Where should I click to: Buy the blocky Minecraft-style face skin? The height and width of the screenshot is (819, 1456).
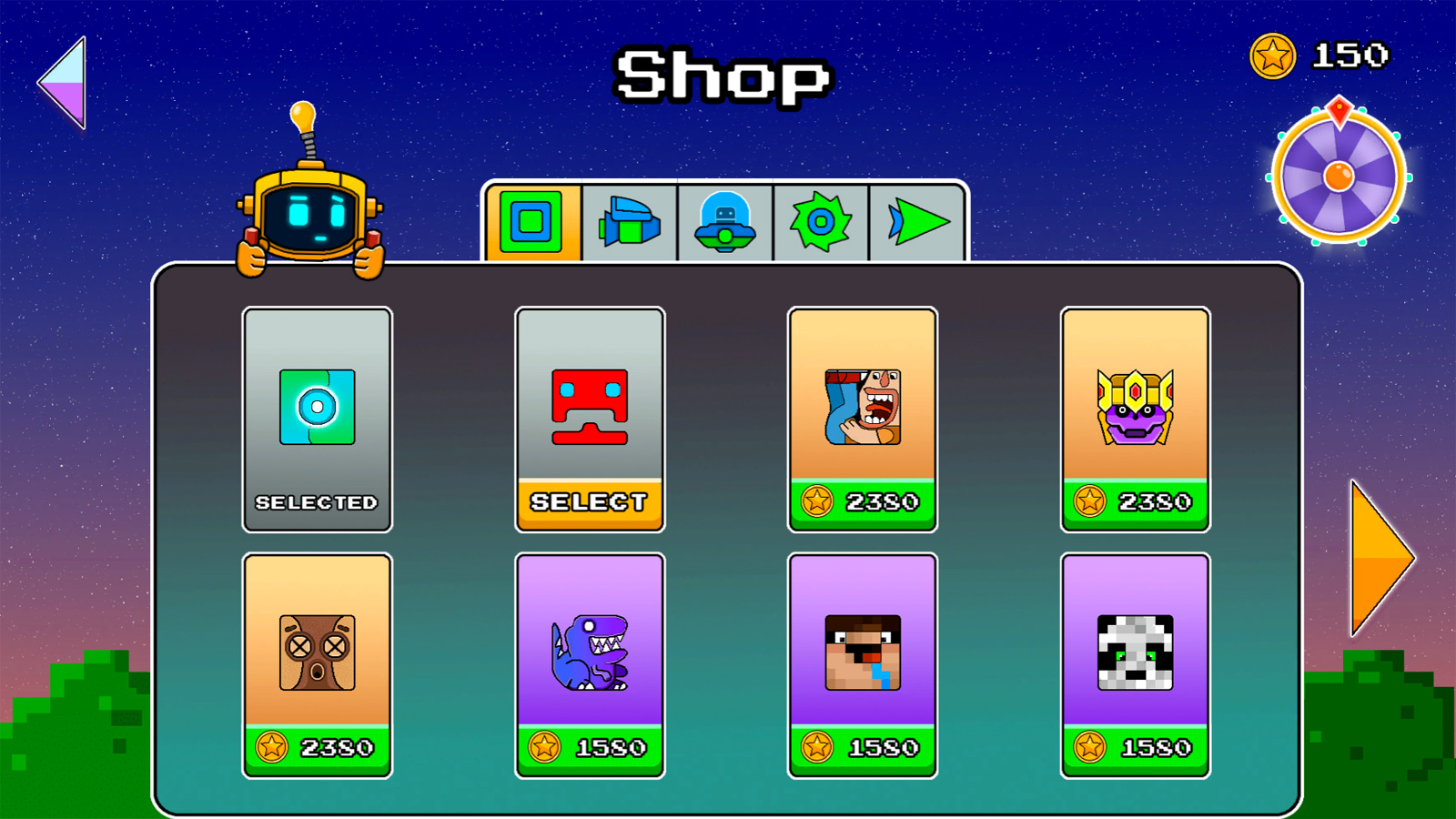coord(862,747)
